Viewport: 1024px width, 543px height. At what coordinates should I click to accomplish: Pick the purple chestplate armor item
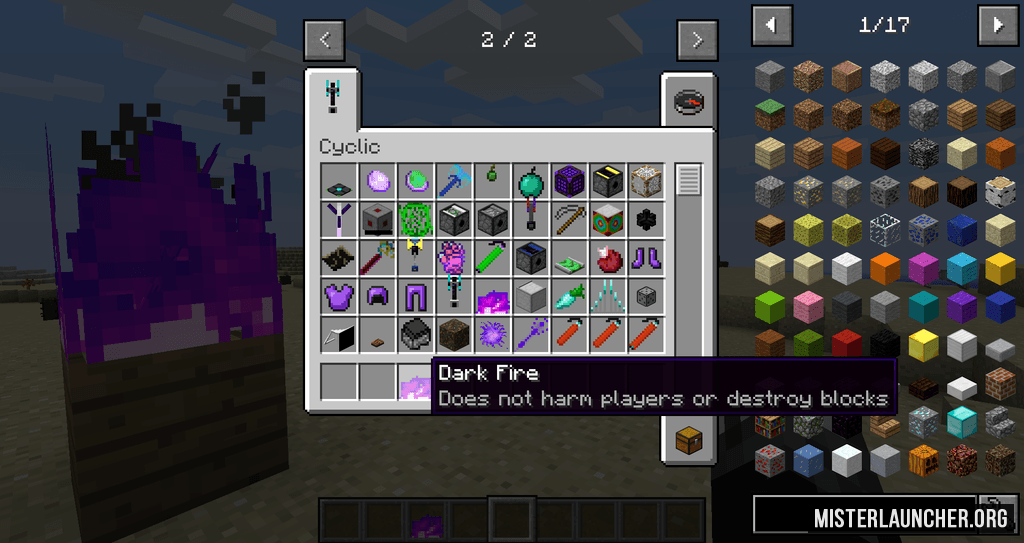click(x=338, y=296)
